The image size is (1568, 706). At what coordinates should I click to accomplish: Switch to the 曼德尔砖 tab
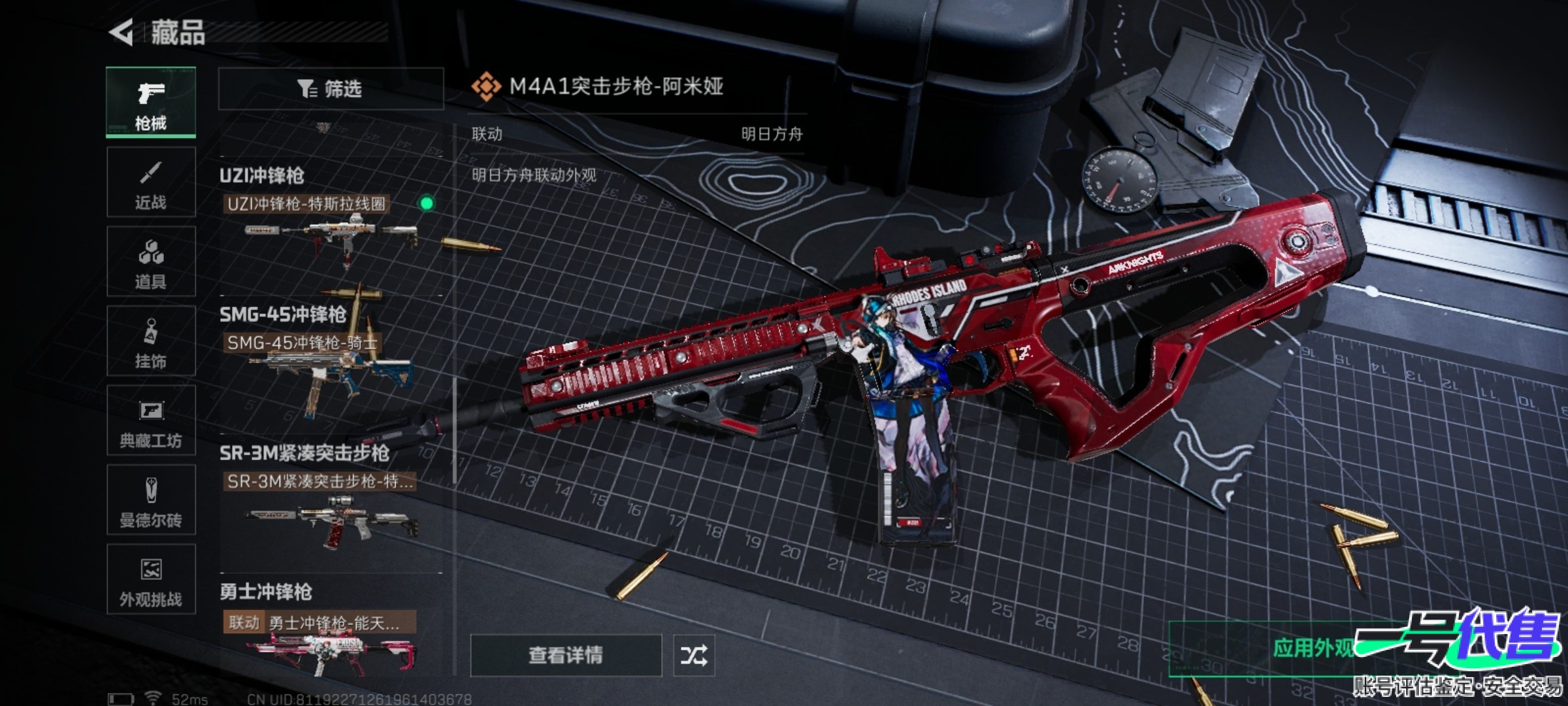point(151,500)
